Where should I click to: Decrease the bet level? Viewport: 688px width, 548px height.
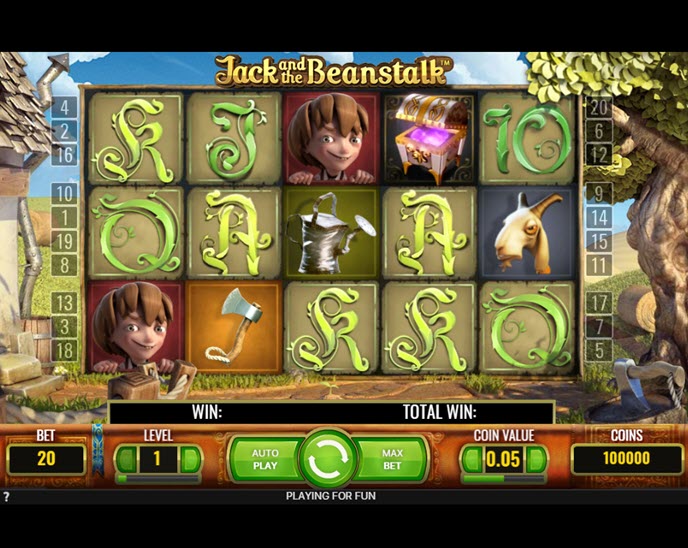126,460
